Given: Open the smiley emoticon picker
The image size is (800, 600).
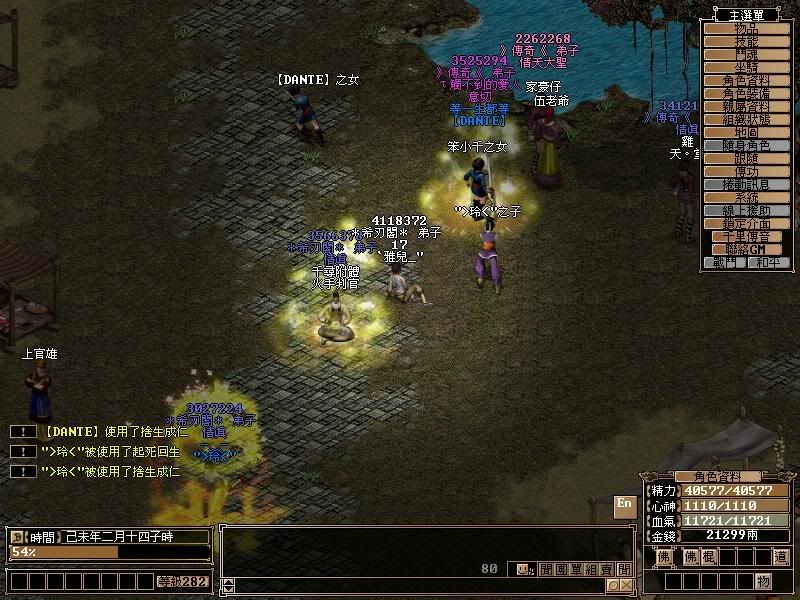Looking at the screenshot, I should 523,569.
